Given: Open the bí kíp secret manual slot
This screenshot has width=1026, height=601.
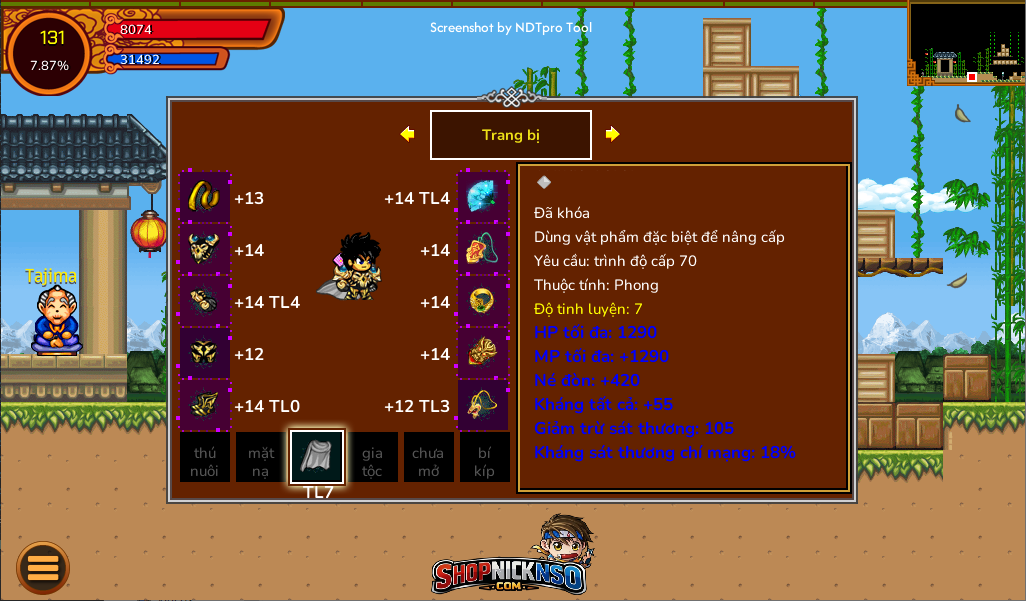Looking at the screenshot, I should click(485, 458).
